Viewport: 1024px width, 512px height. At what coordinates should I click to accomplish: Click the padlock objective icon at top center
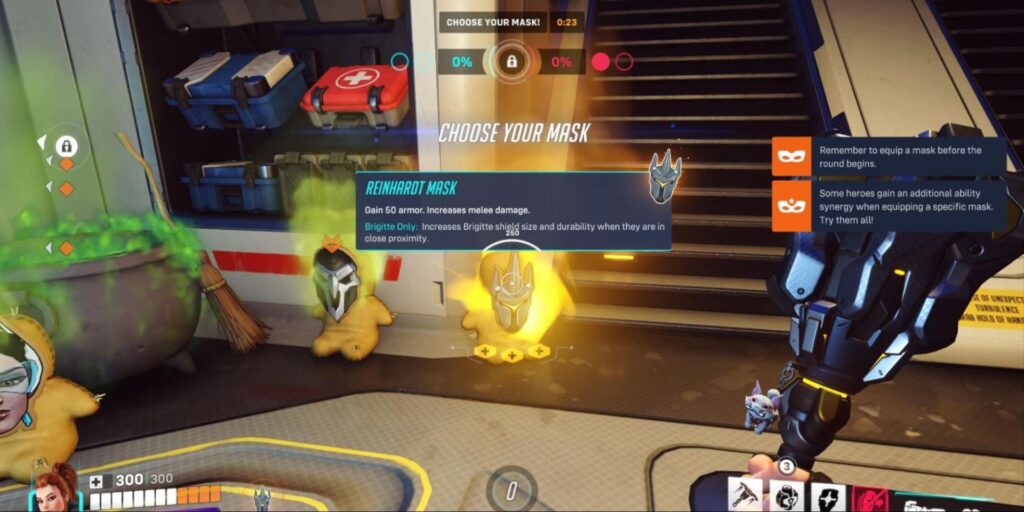pos(511,62)
